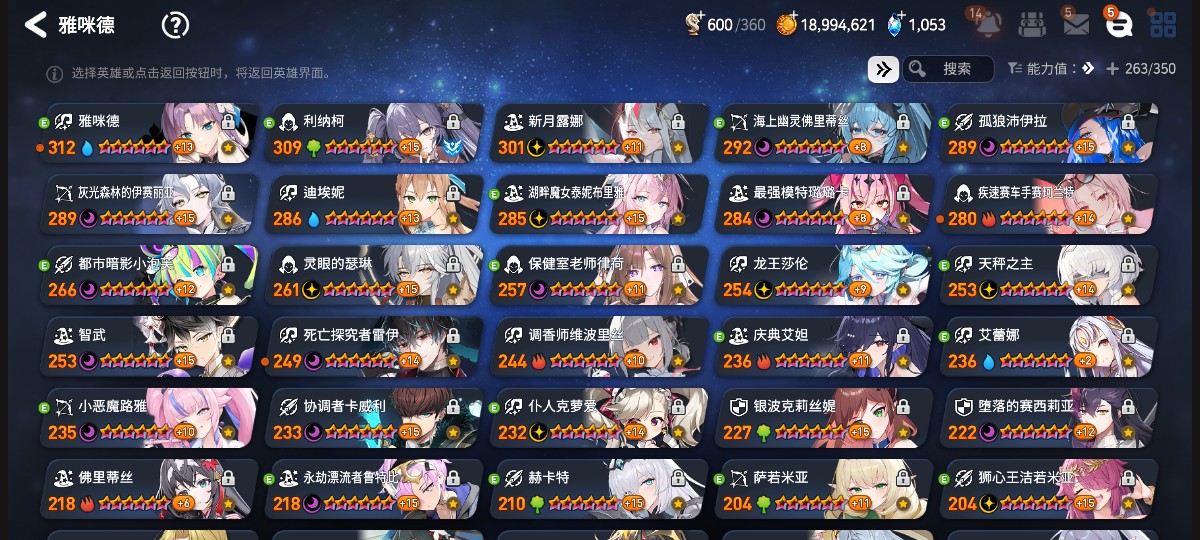The image size is (1200, 540).
Task: Go back using the arrow beside 雅咪德
Action: pos(36,25)
